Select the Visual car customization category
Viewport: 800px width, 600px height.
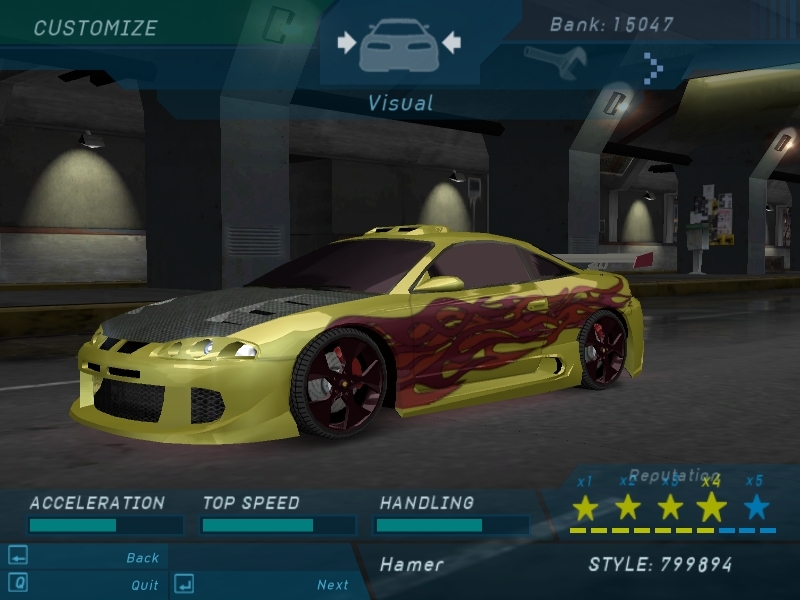[x=398, y=44]
